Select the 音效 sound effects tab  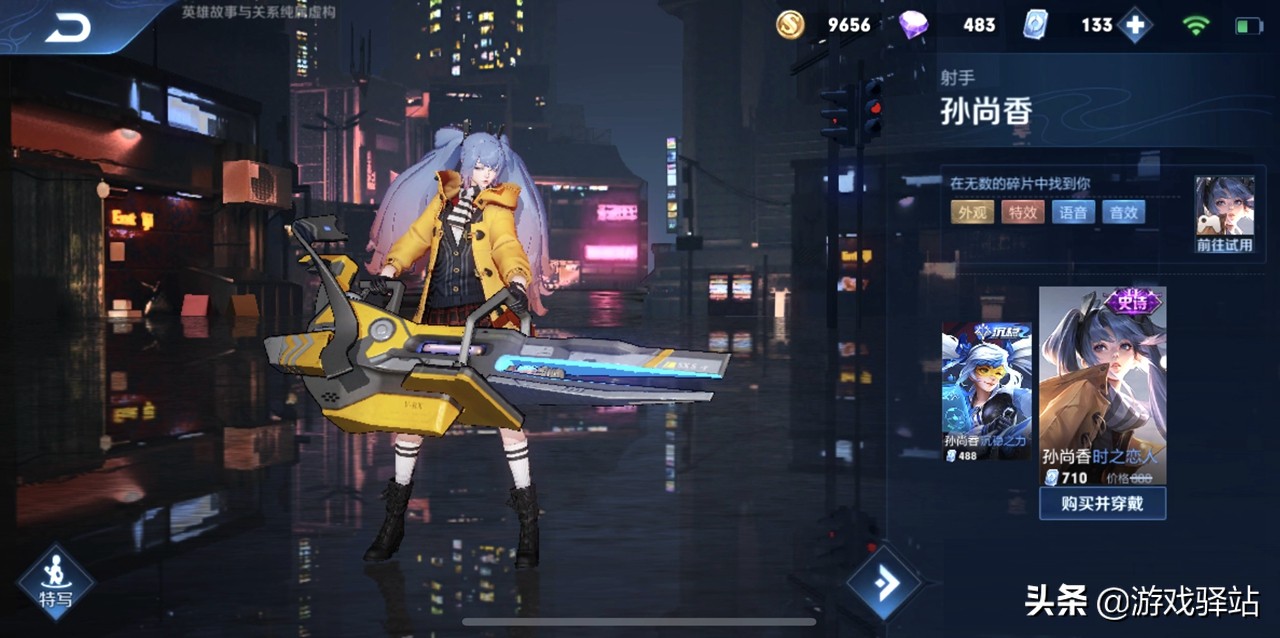click(1123, 212)
